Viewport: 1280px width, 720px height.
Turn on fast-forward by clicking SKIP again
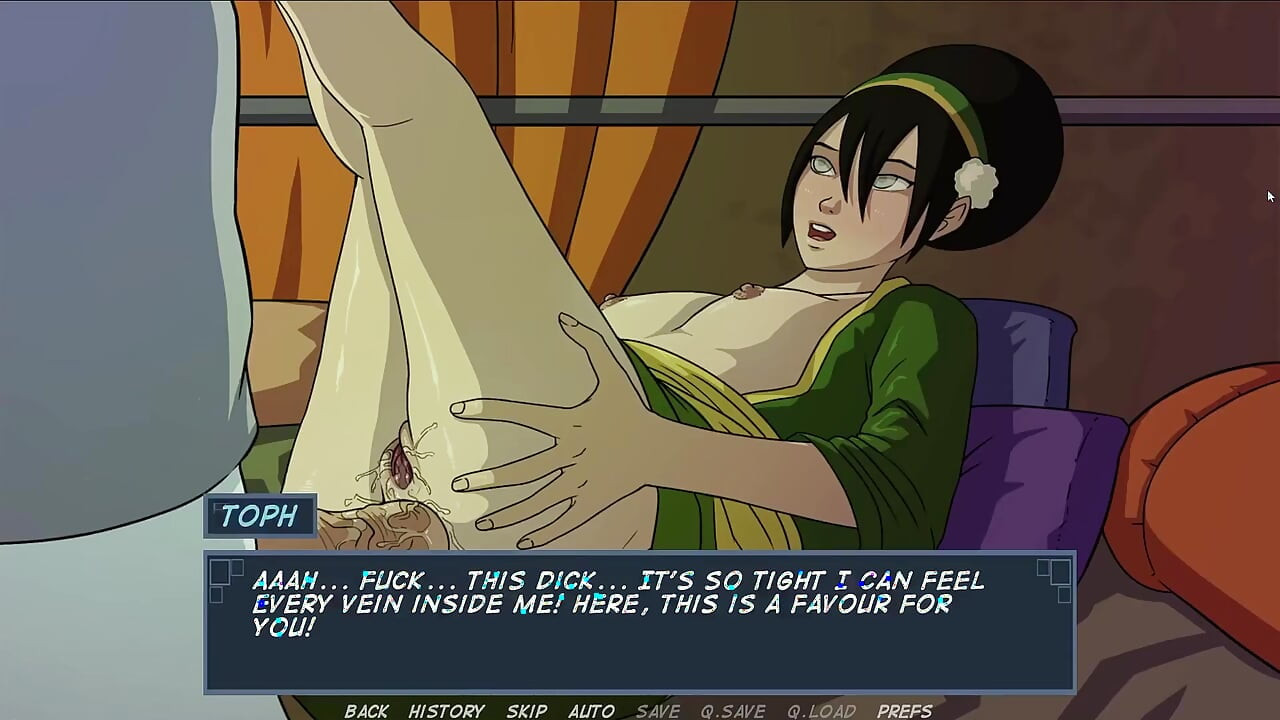tap(526, 711)
